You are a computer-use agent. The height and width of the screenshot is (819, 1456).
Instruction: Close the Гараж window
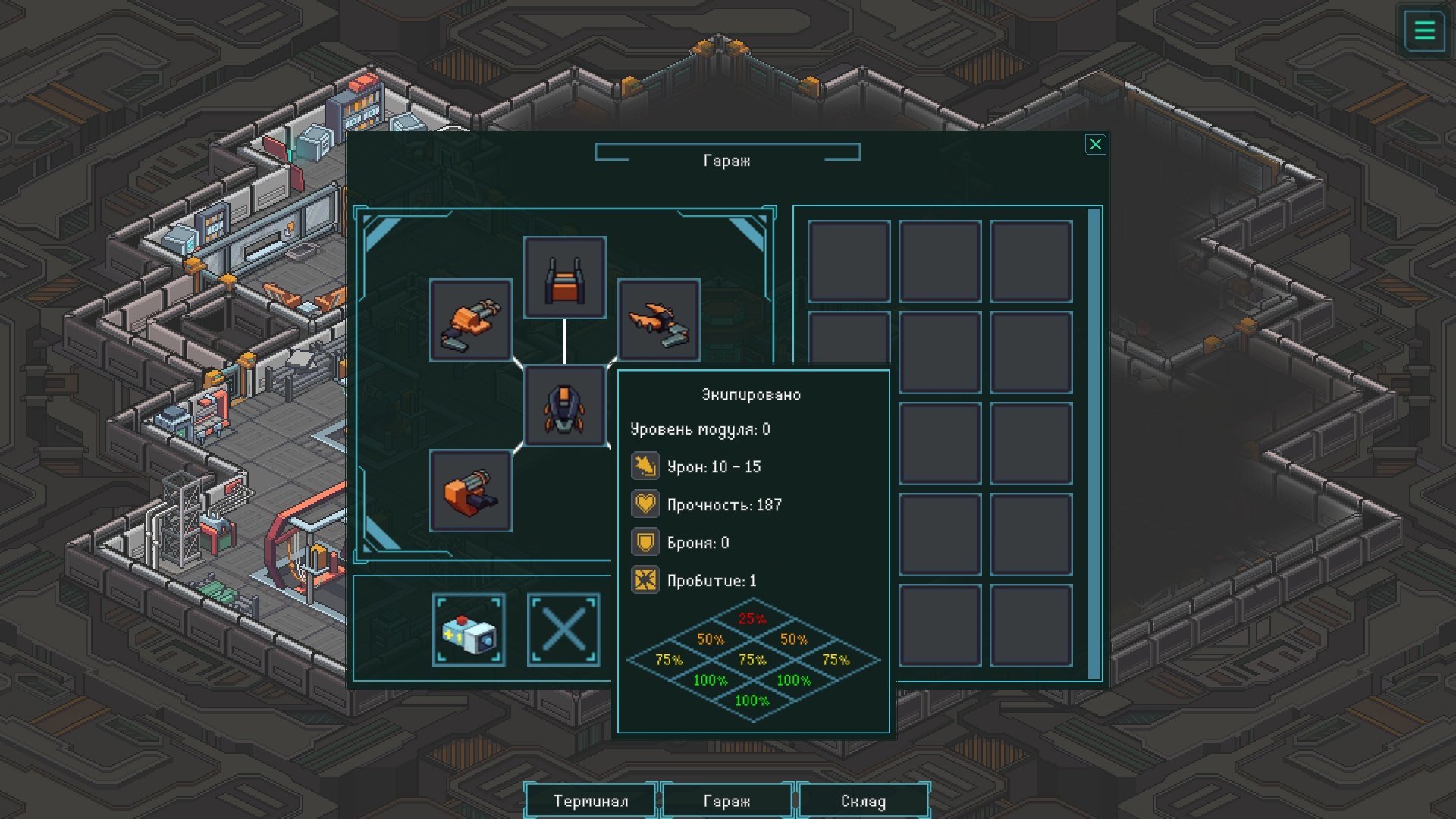coord(1095,145)
